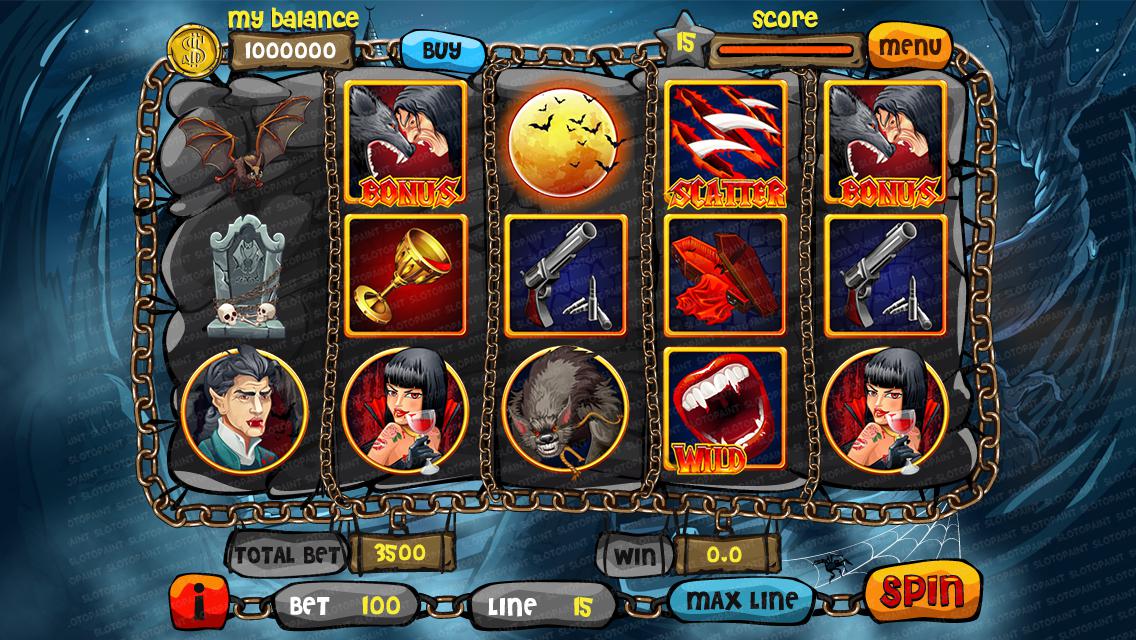Open the game menu
1136x640 pixels.
tap(908, 46)
